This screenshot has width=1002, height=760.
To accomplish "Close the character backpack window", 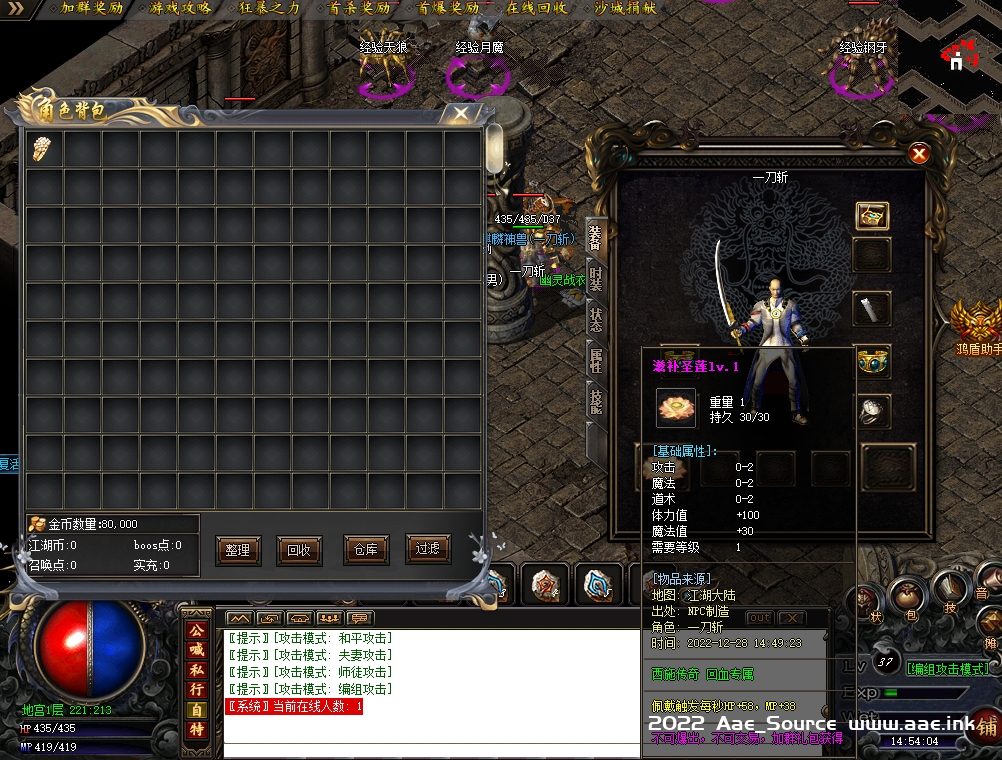I will click(460, 114).
